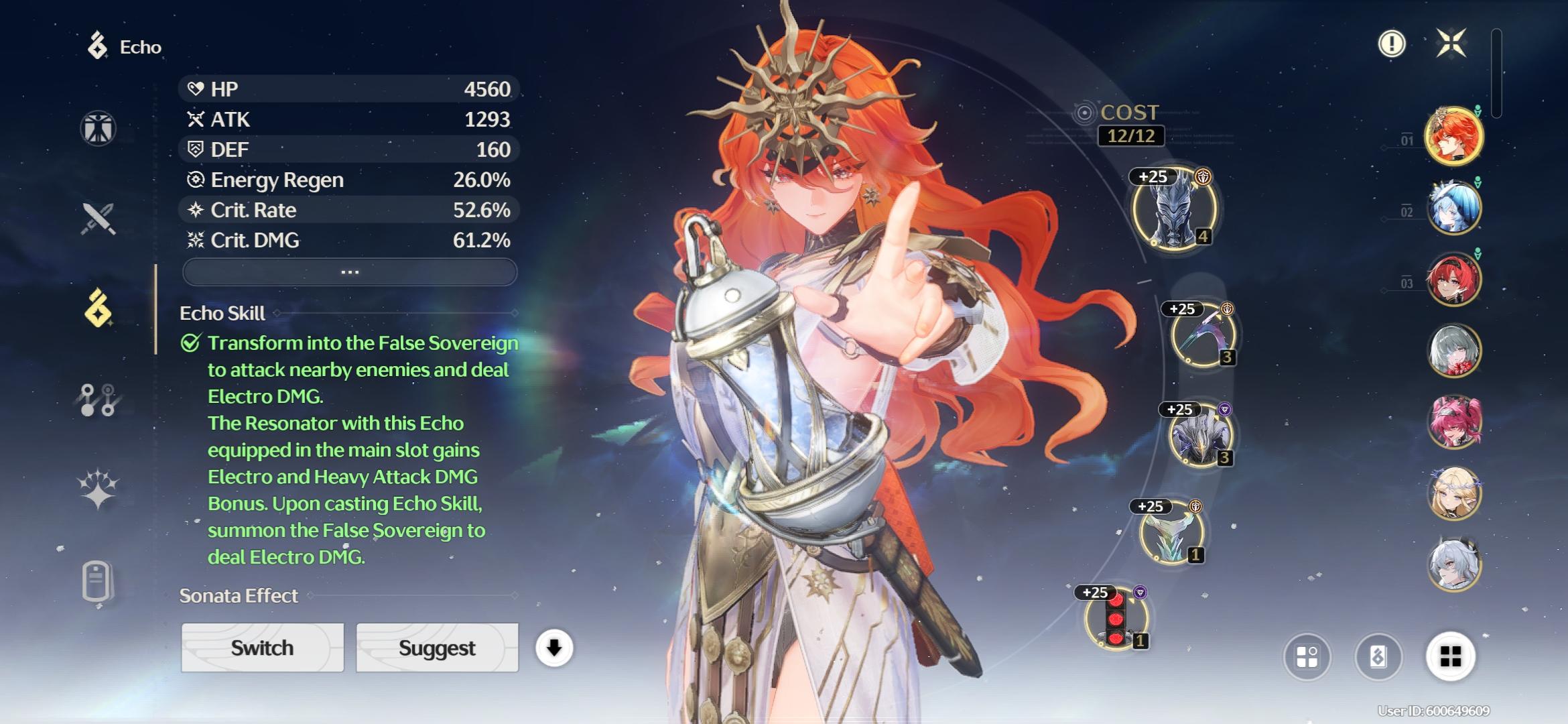Open the skill tree nodes tab
The image size is (1568, 724).
point(98,400)
